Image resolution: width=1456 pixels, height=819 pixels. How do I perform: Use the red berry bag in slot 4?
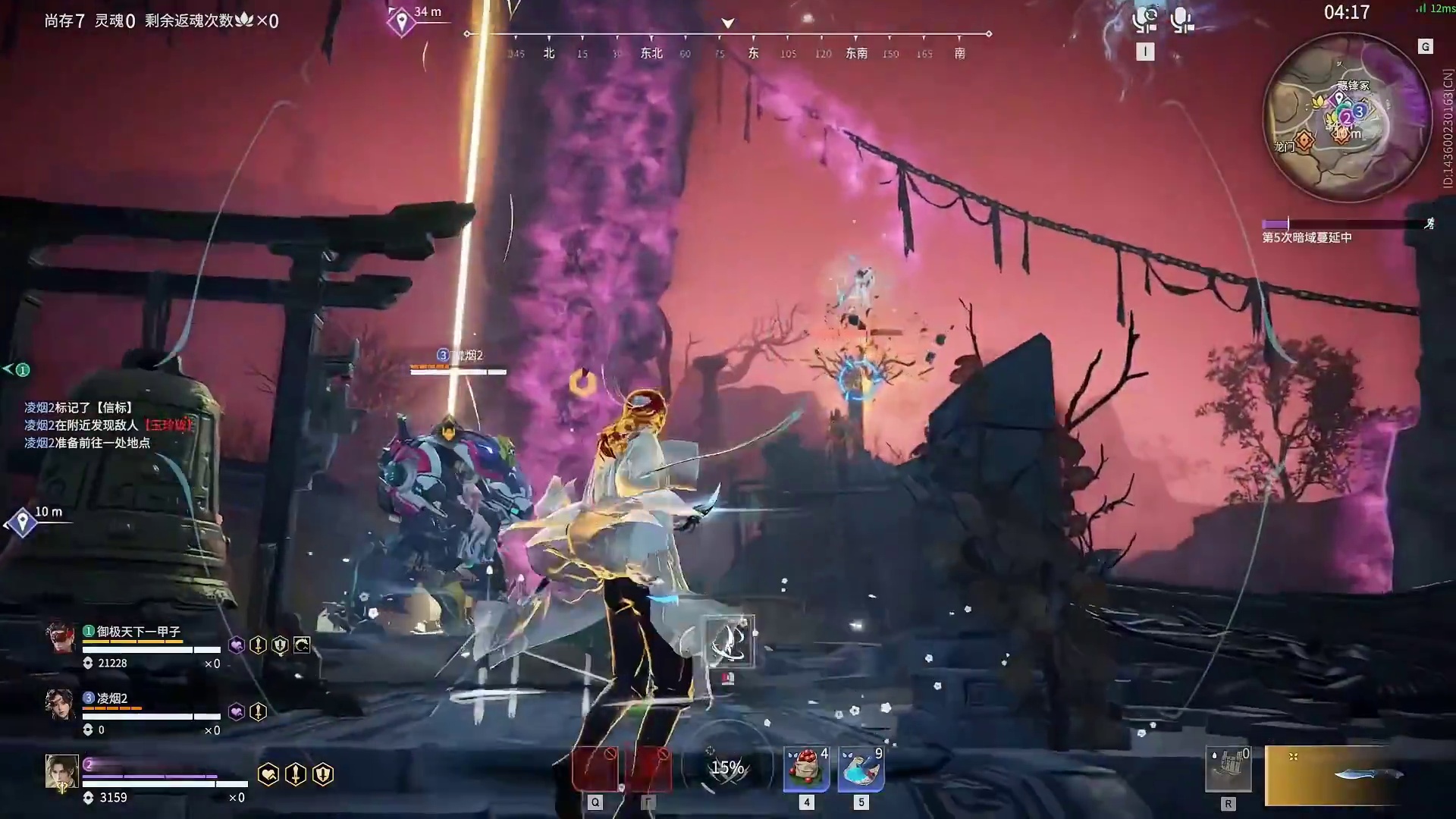806,769
